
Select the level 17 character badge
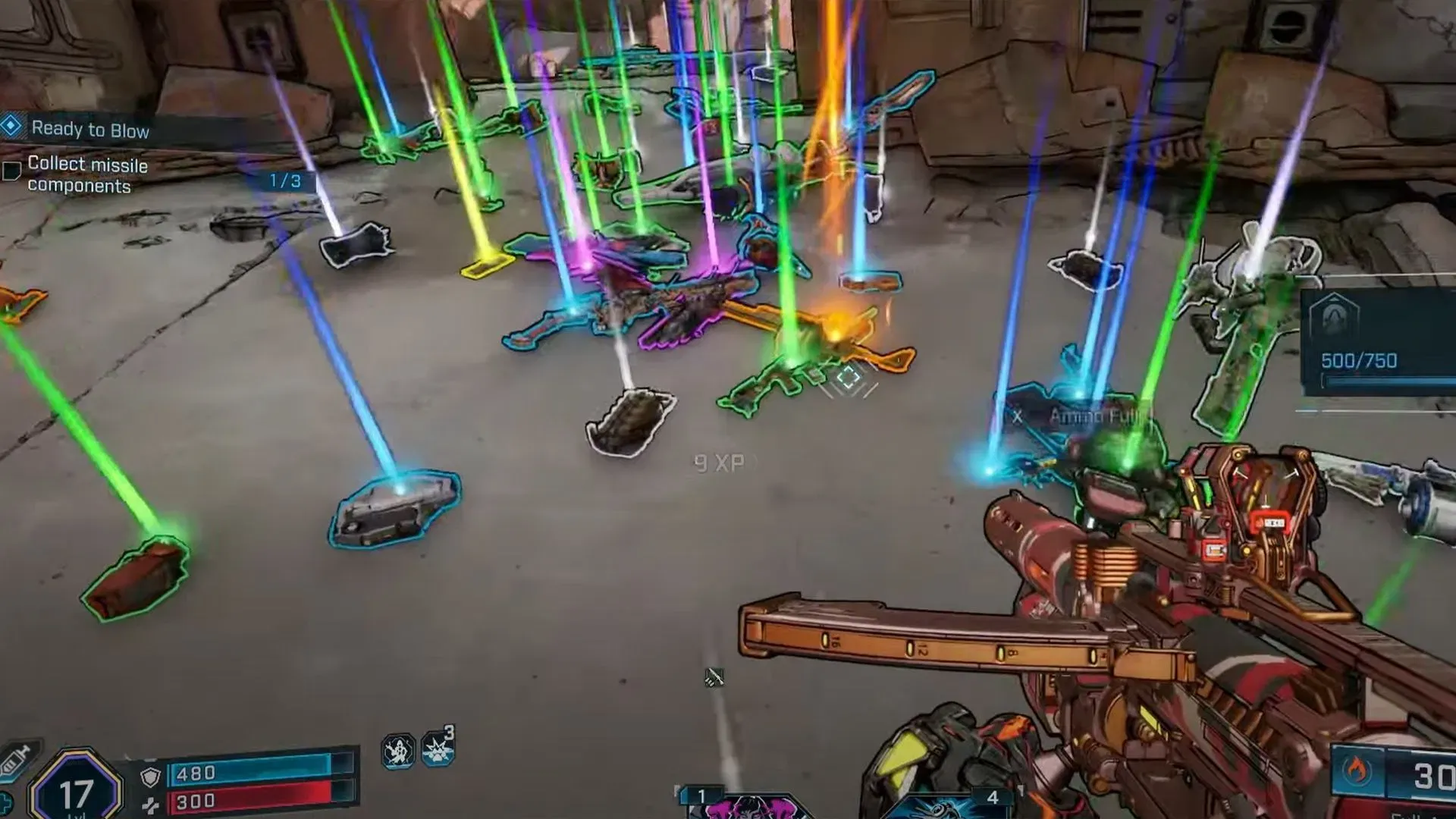(x=76, y=790)
